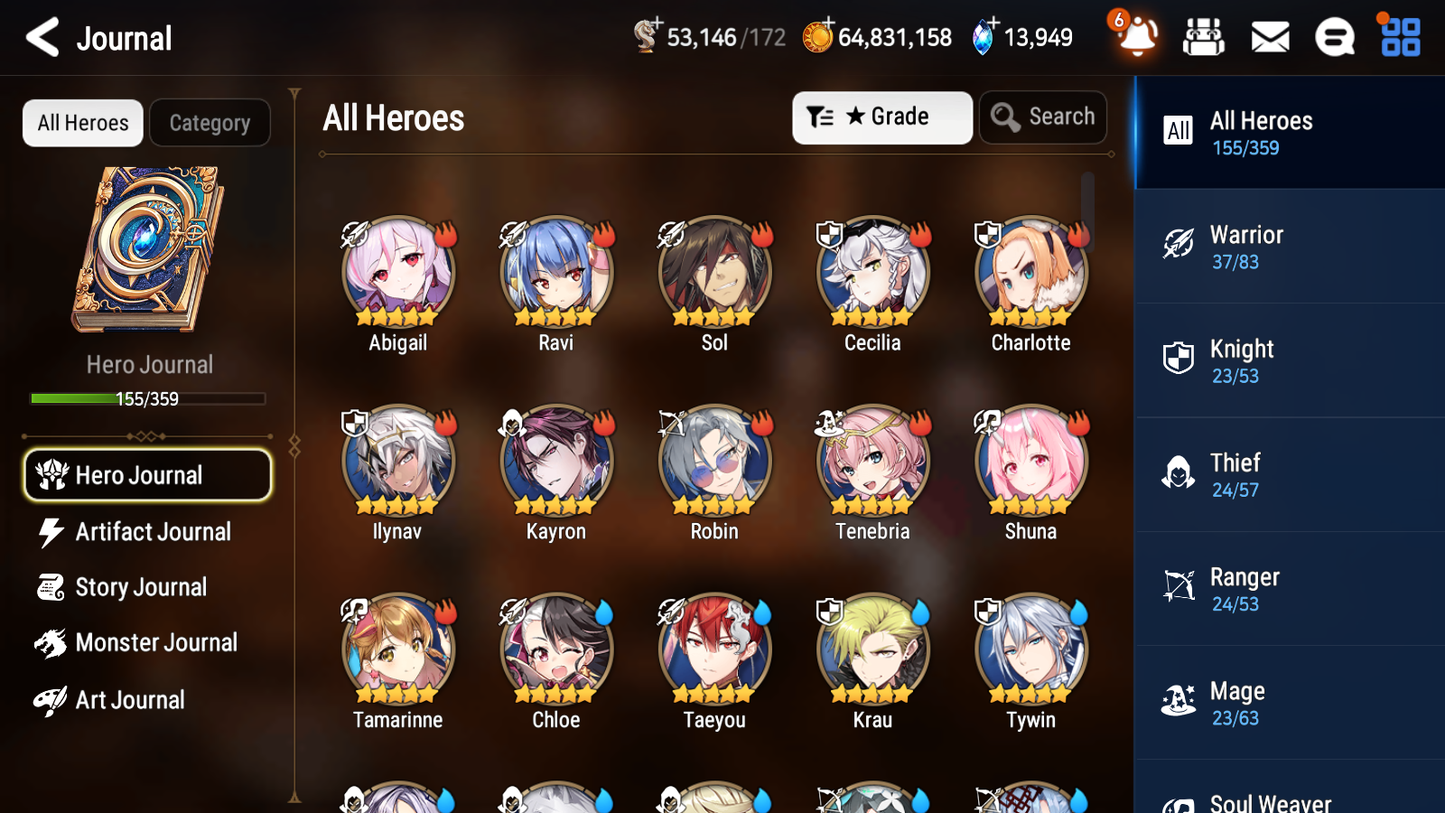Select the All Heroes filter tab
1445x813 pixels.
pos(82,122)
